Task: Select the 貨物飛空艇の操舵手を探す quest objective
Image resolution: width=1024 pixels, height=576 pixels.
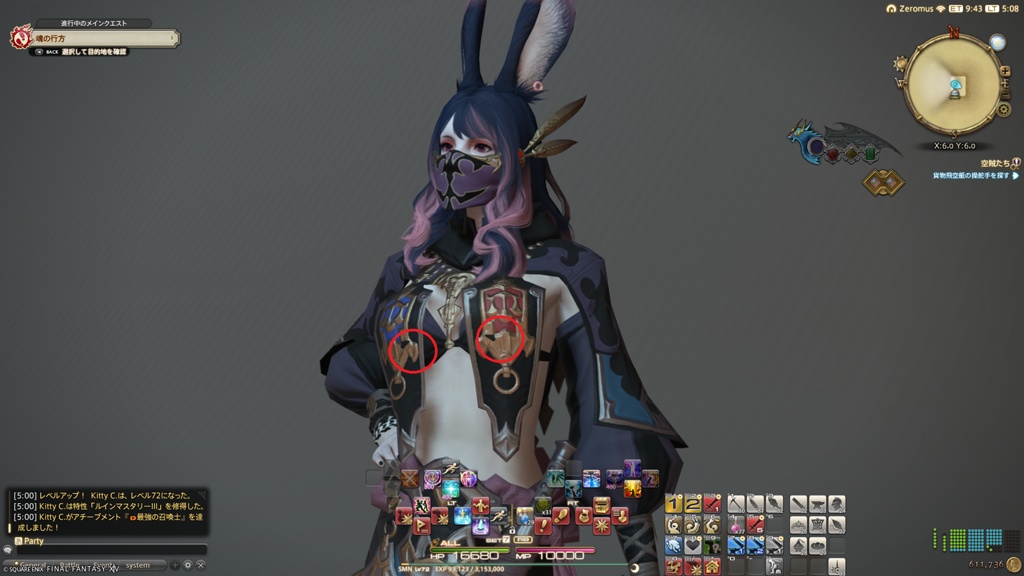Action: pos(973,175)
